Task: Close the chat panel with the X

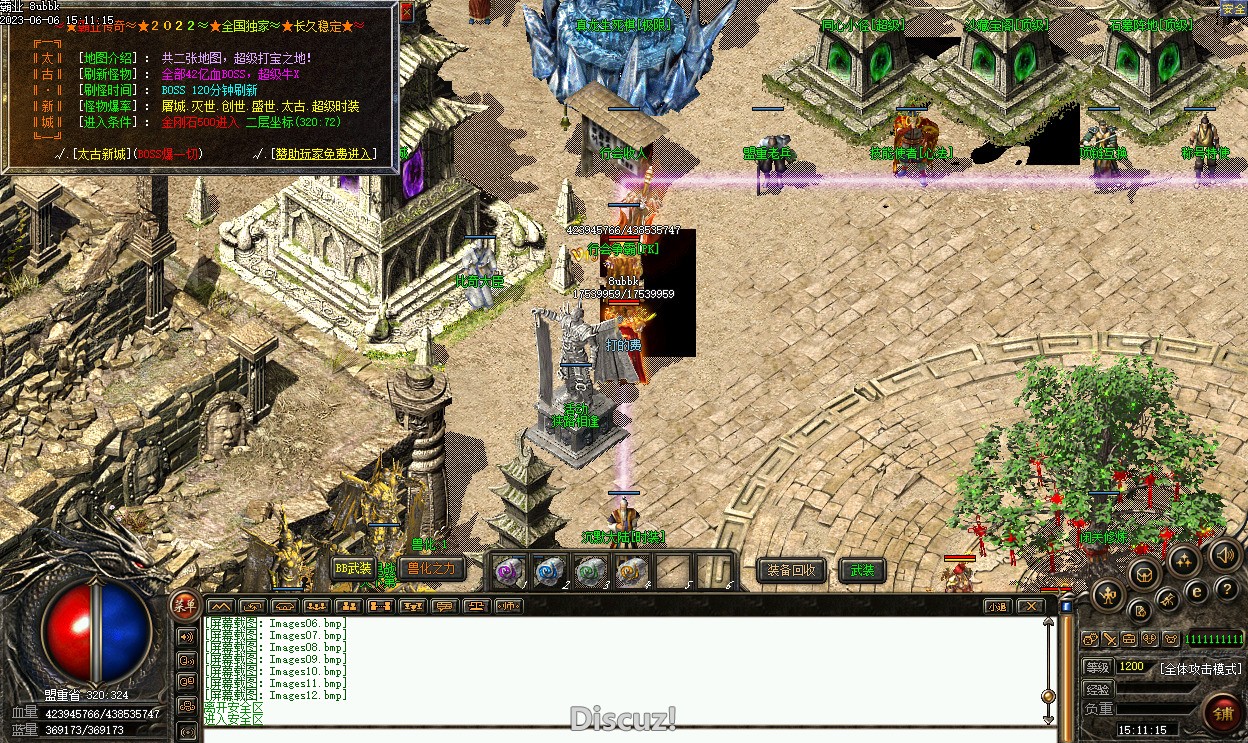Action: point(1030,606)
